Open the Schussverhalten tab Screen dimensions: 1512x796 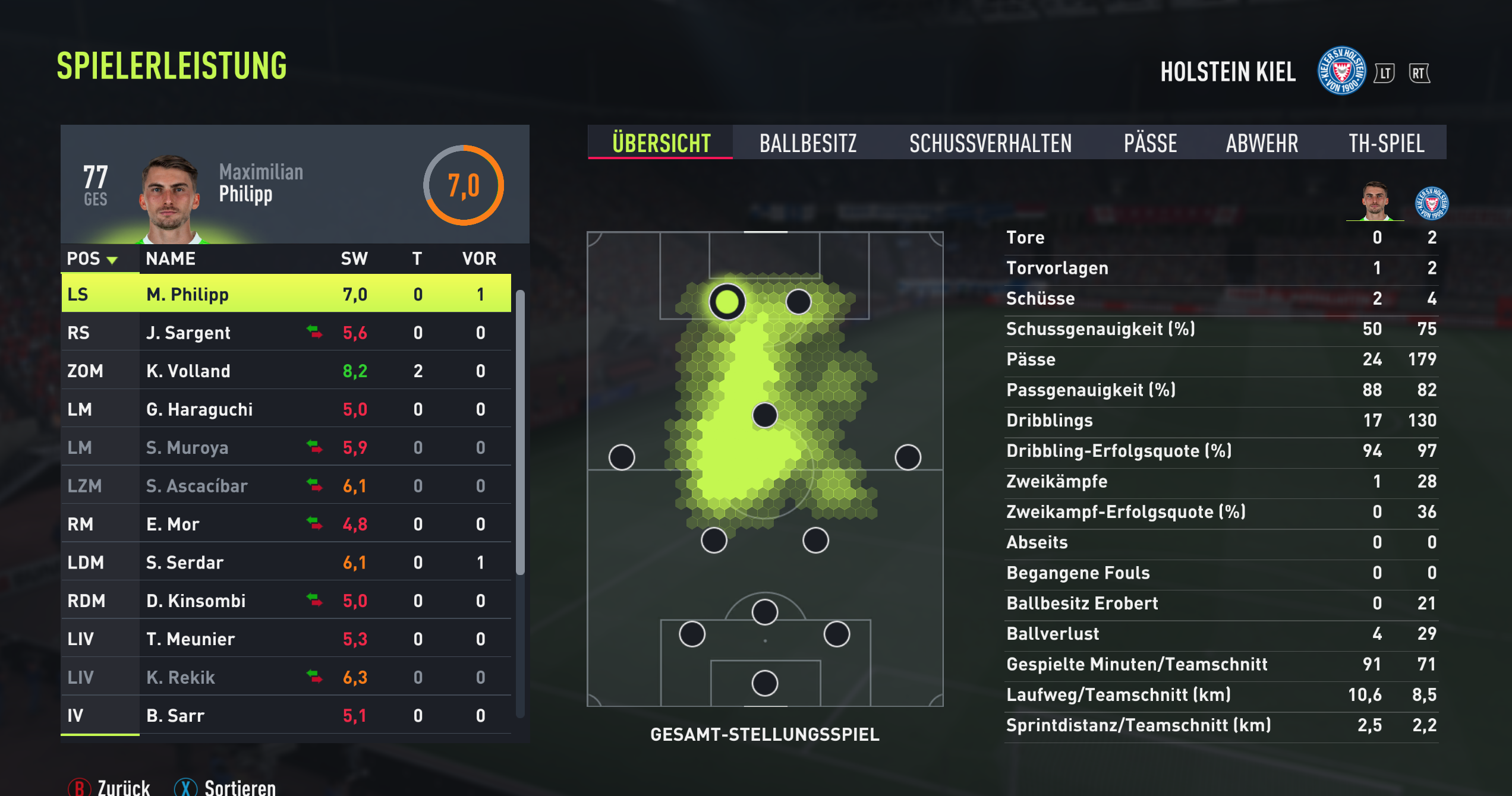990,143
